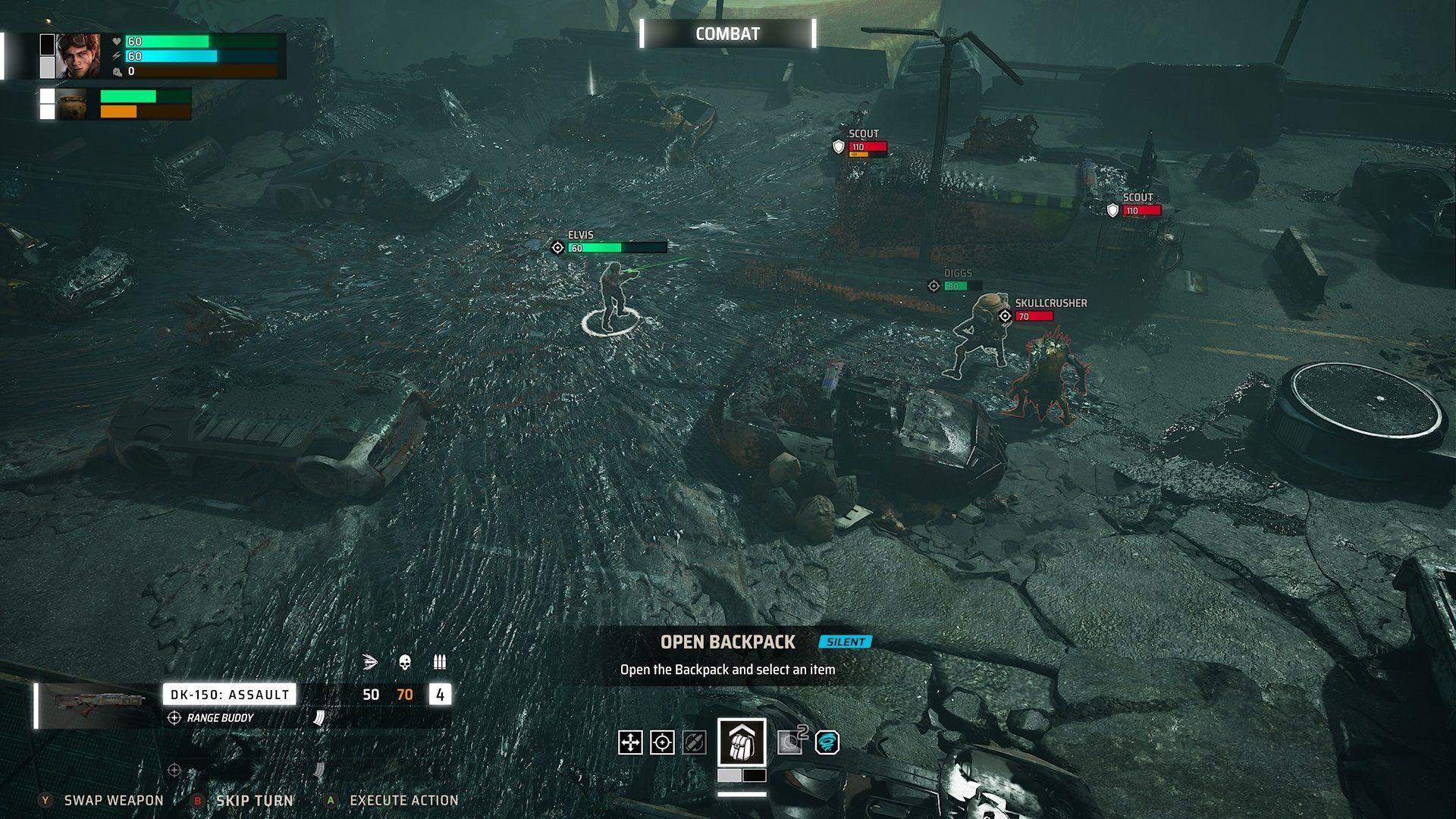Select the greyed ability with number 2
1456x819 pixels.
pyautogui.click(x=790, y=742)
